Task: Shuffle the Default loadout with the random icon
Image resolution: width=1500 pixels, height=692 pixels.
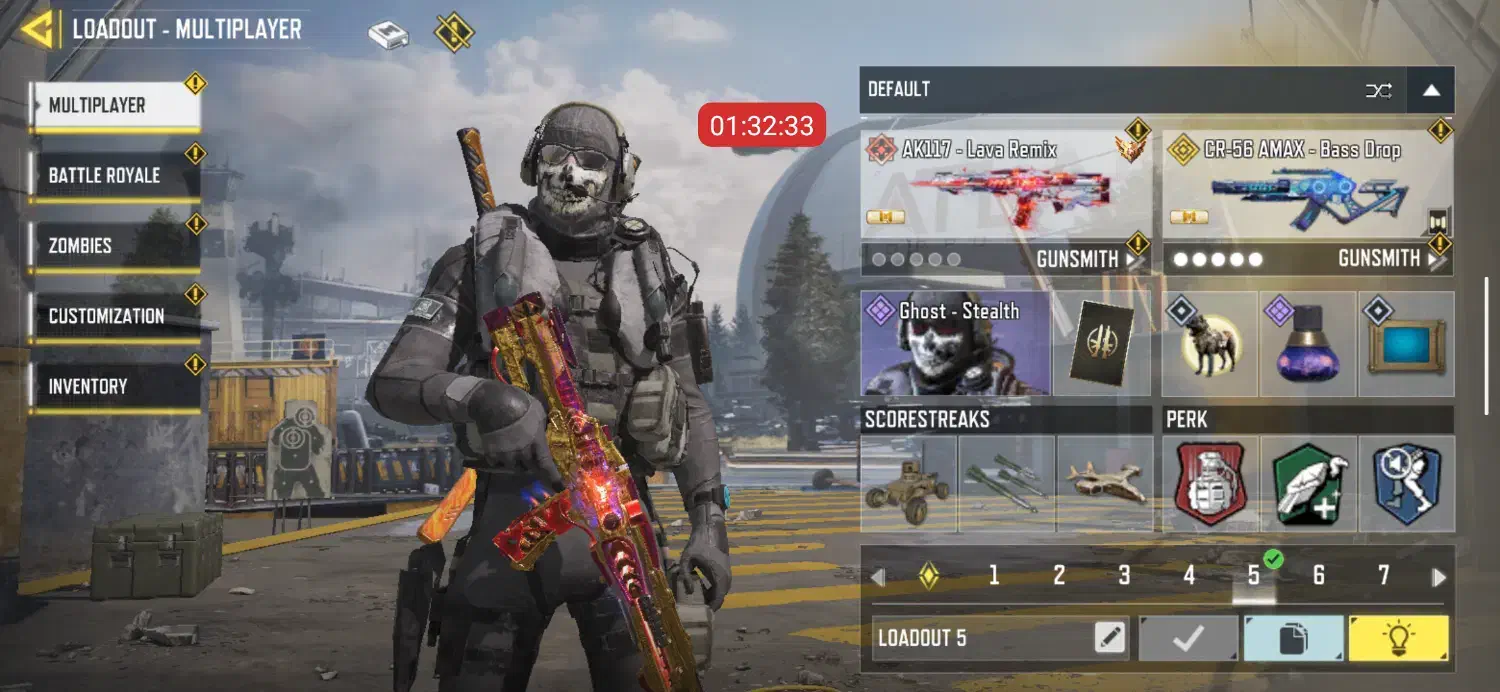Action: click(x=1379, y=90)
